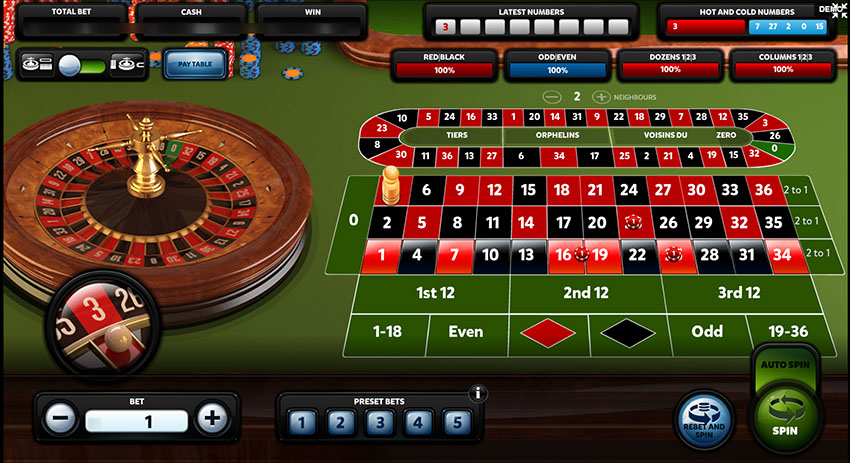Choose preset bet 5
The height and width of the screenshot is (463, 850).
[457, 422]
